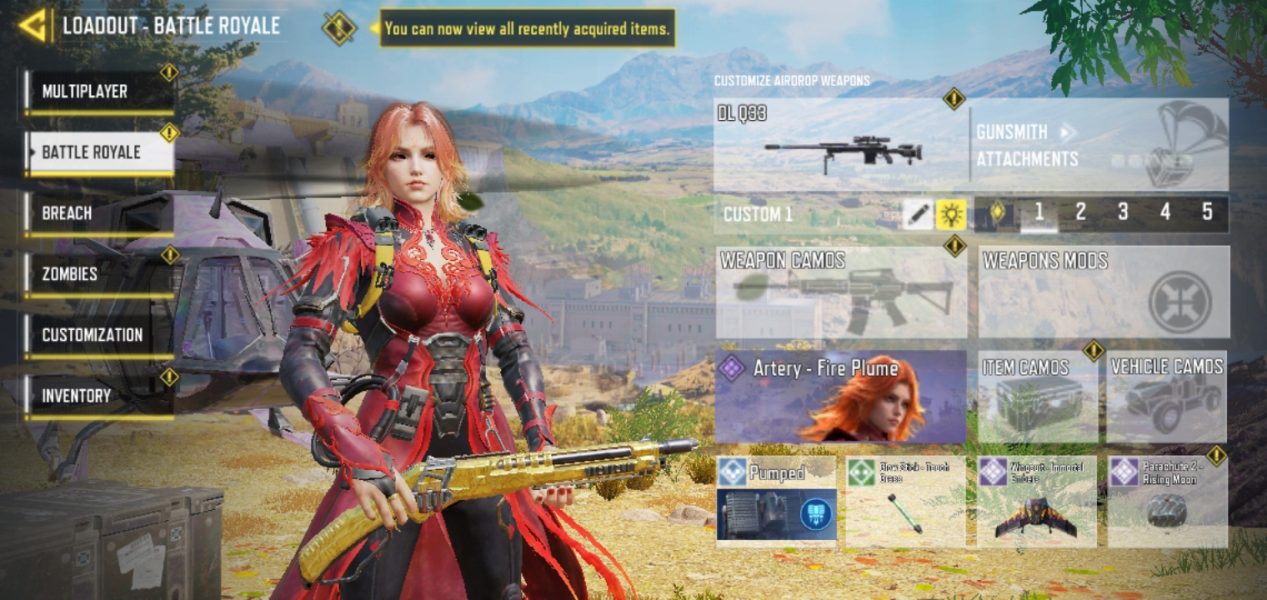Rename loadout with the pencil icon
1267x600 pixels.
[x=917, y=214]
